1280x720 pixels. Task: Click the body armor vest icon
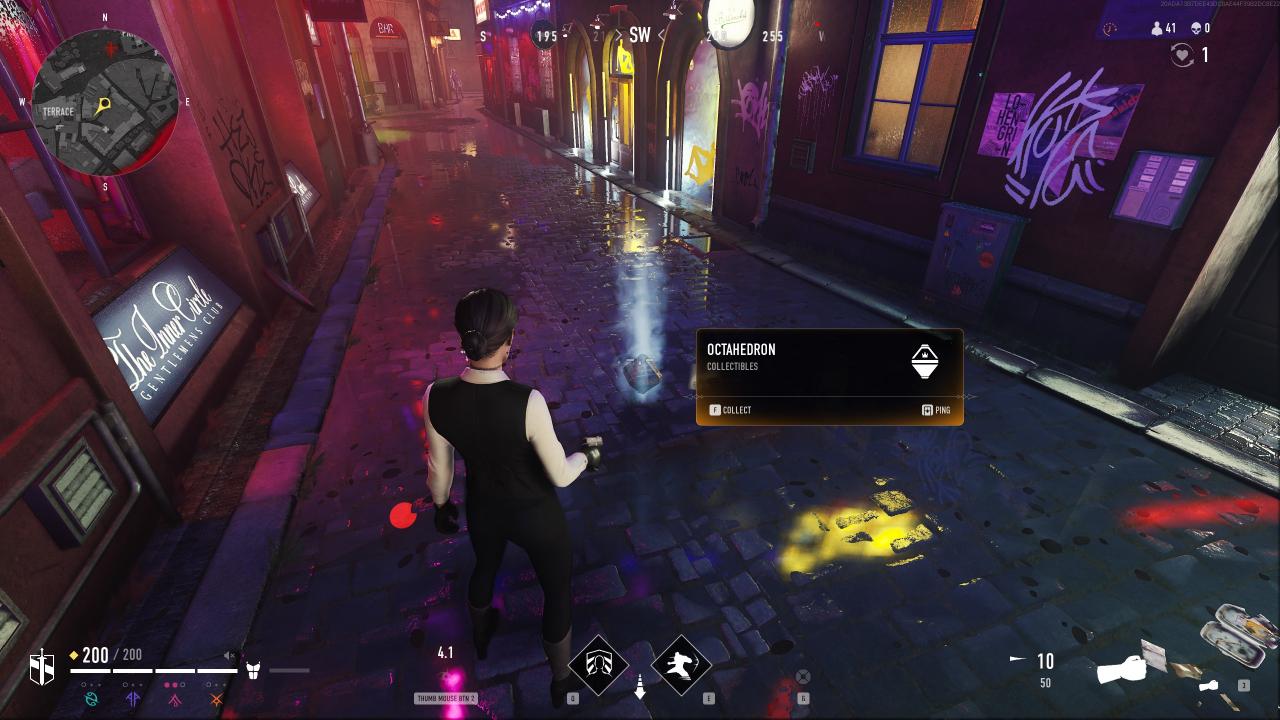253,669
